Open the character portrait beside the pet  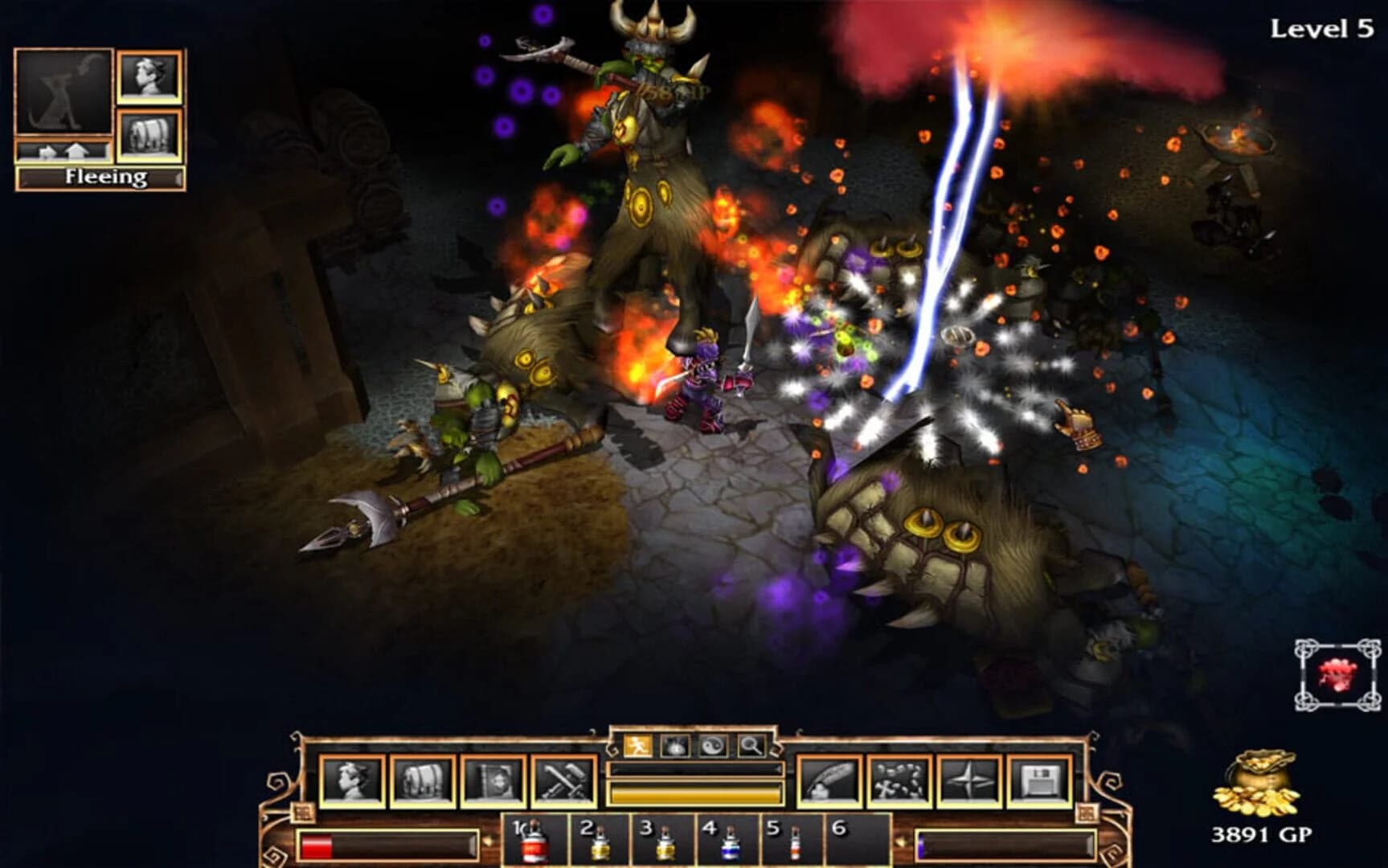tap(149, 76)
